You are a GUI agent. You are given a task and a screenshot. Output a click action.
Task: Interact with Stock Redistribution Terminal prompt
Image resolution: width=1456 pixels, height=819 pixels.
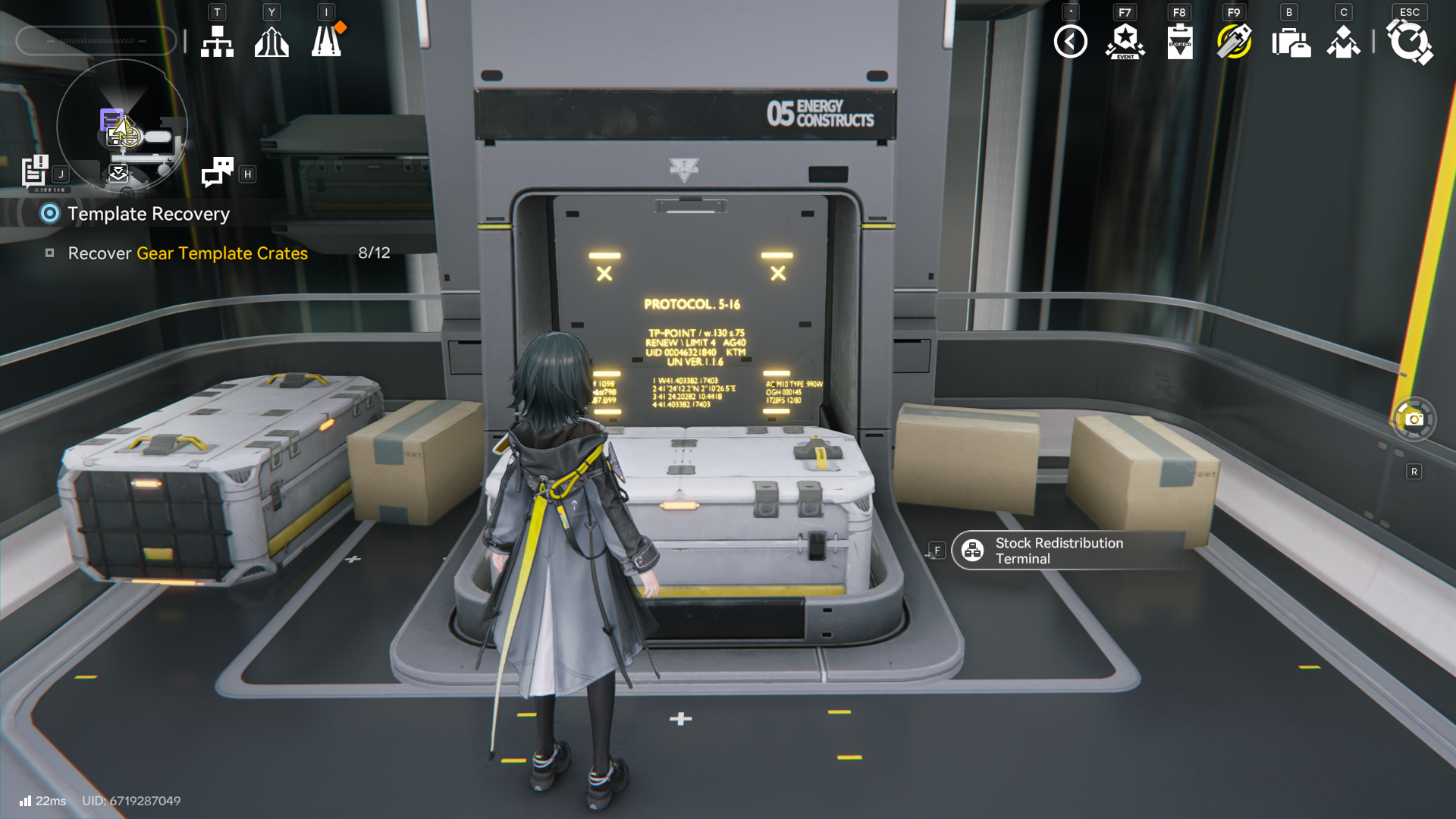[1059, 551]
